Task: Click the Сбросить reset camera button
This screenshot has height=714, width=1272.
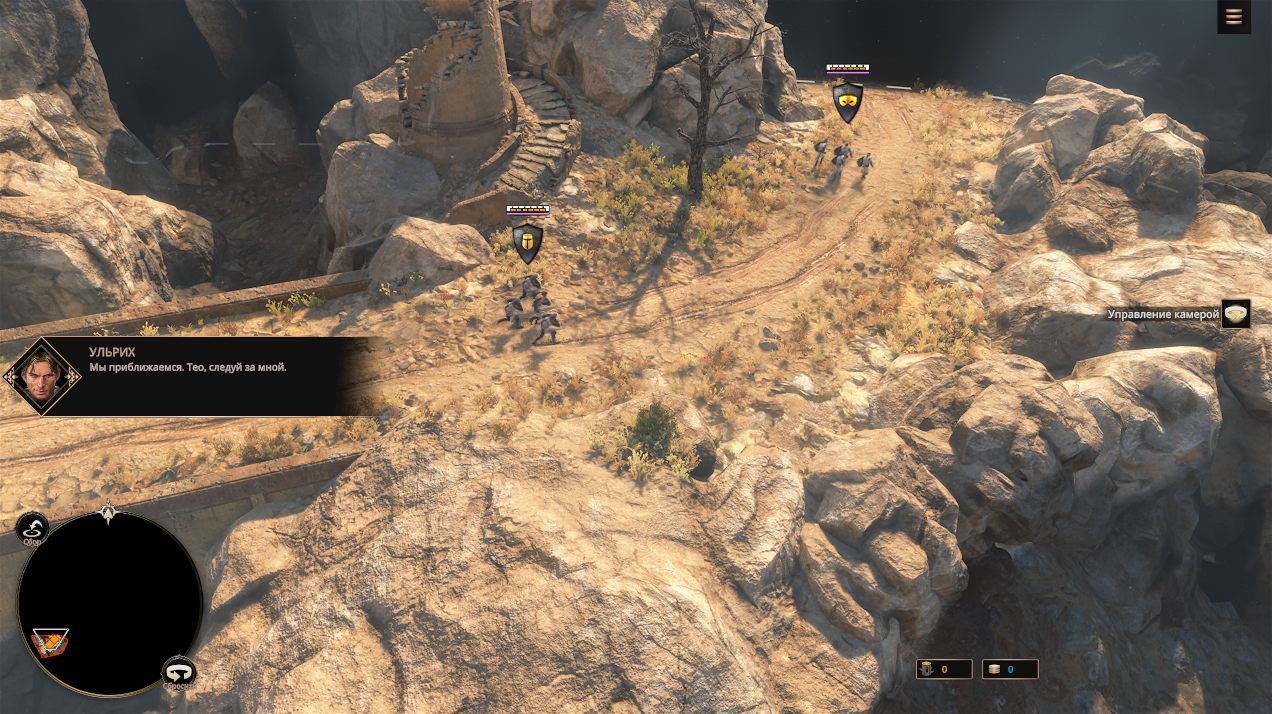Action: pos(179,673)
